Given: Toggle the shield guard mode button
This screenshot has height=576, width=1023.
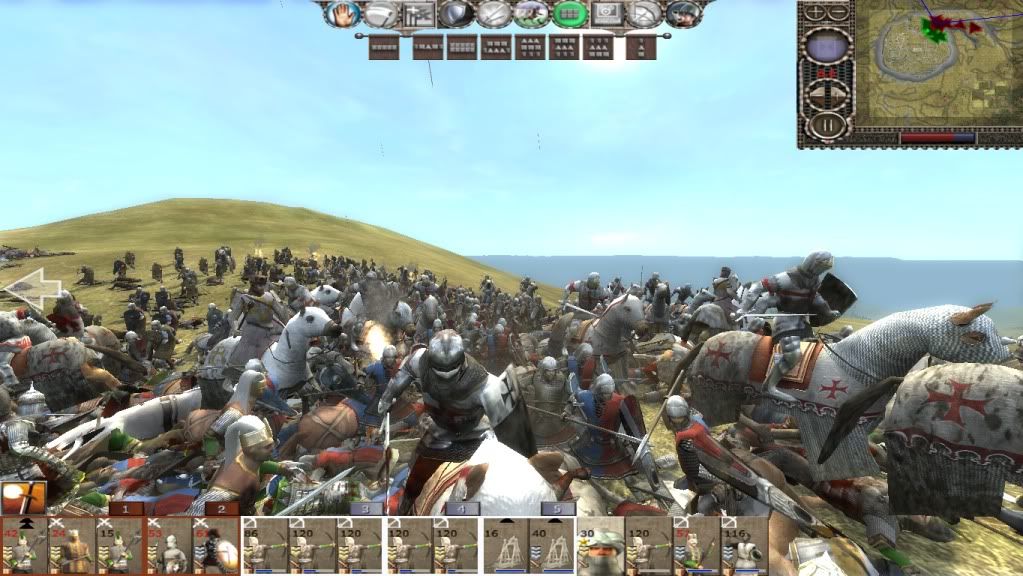Looking at the screenshot, I should 455,14.
